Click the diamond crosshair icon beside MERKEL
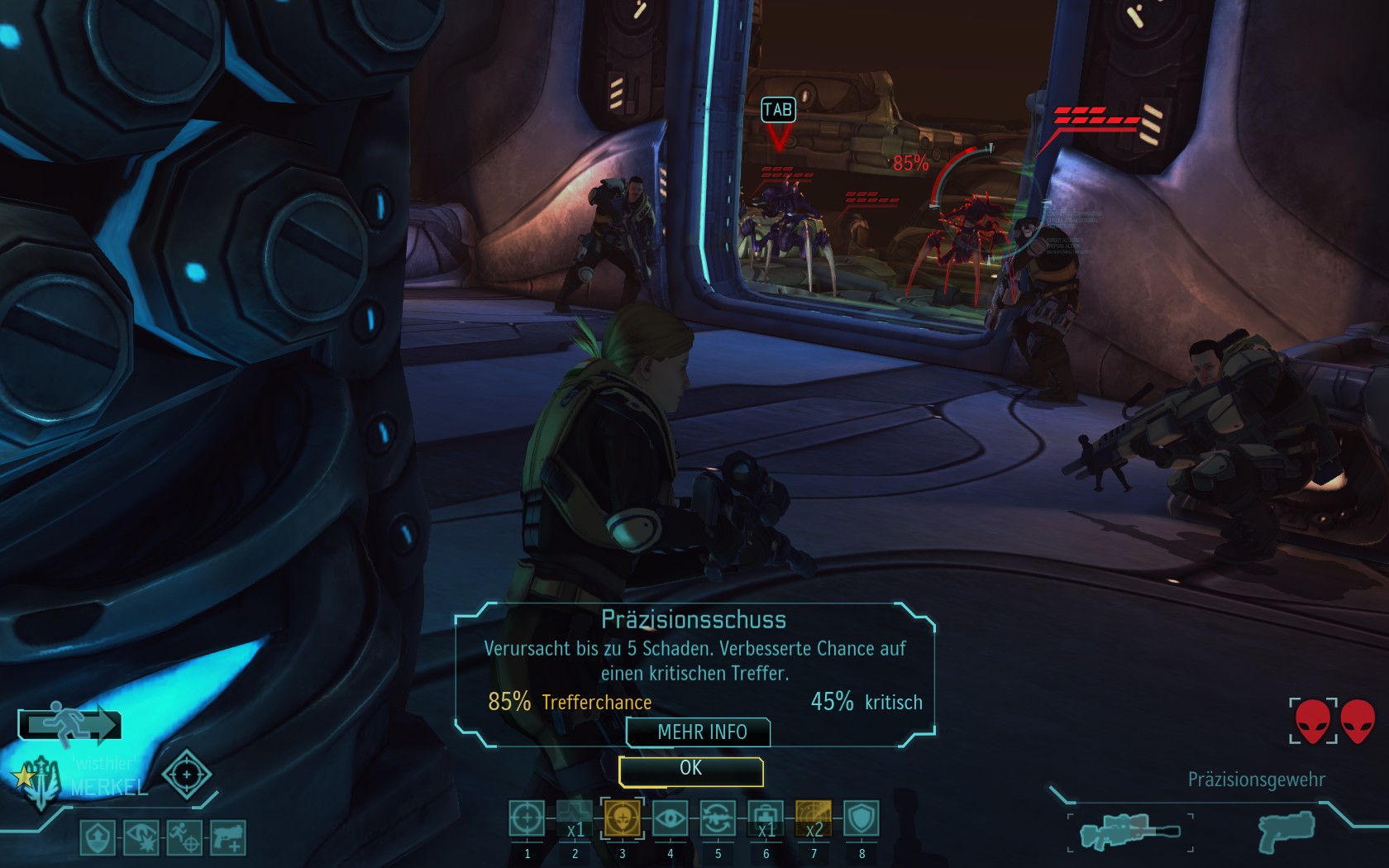1389x868 pixels. 186,775
